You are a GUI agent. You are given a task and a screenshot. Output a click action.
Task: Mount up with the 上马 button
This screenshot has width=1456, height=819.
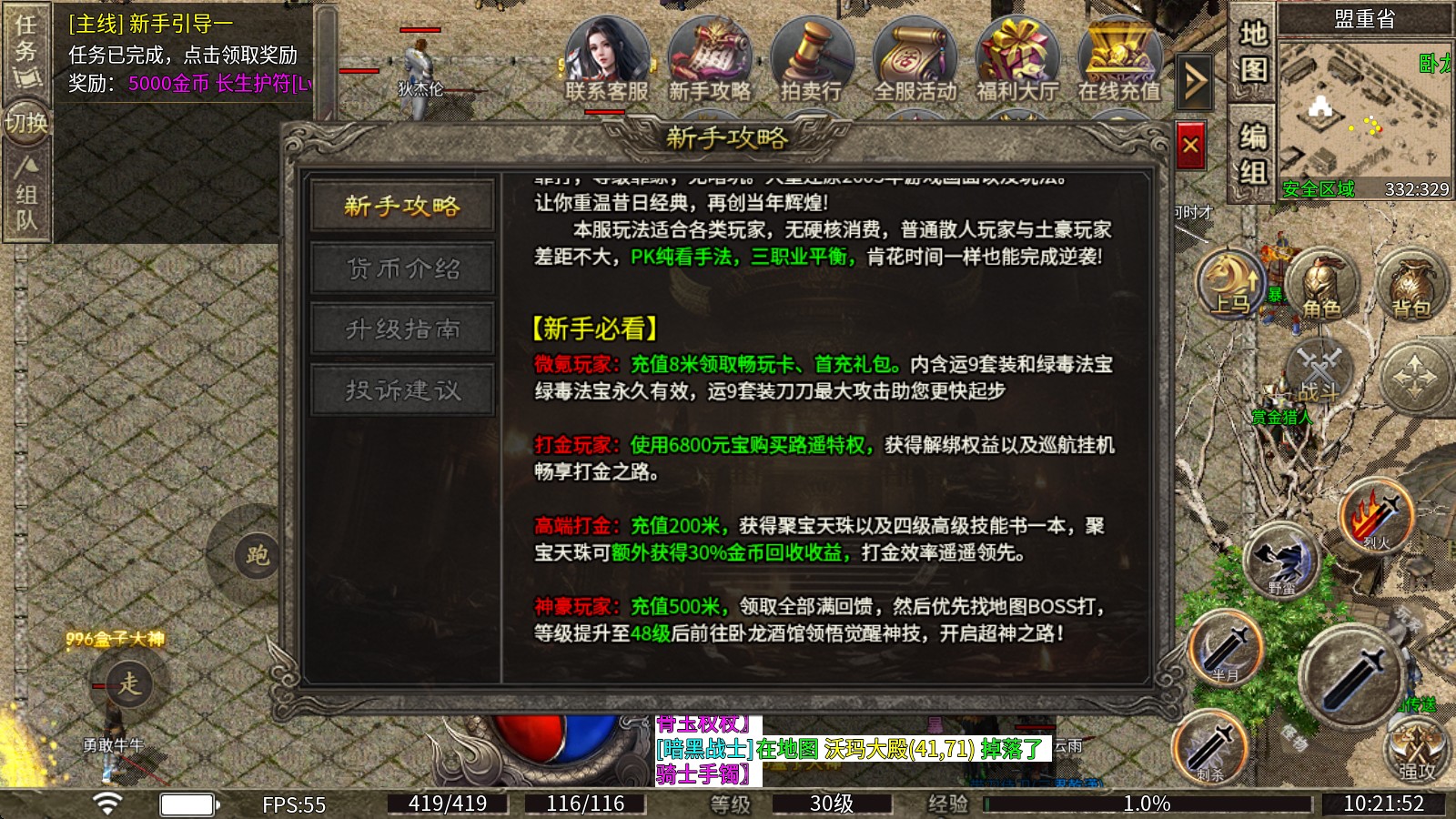[1230, 282]
